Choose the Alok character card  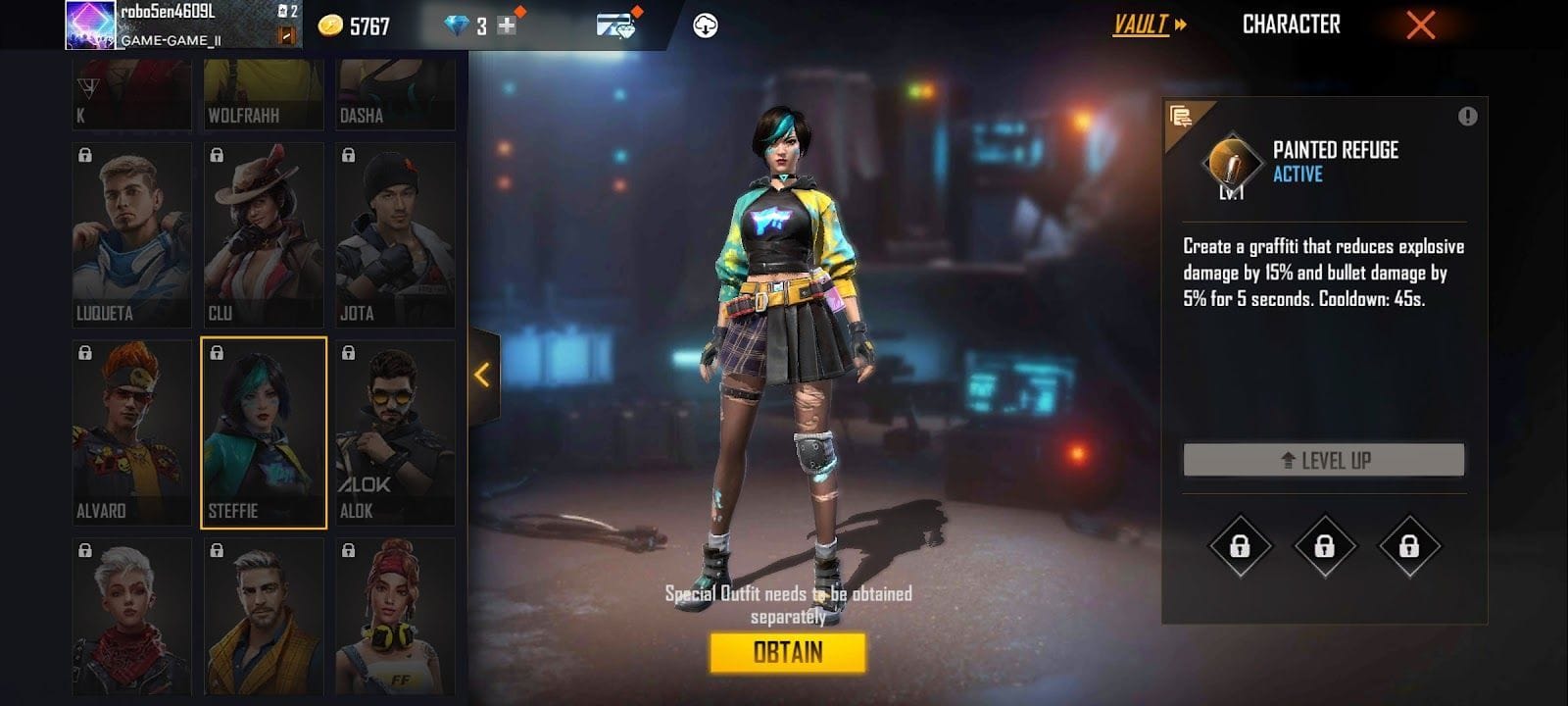(395, 432)
